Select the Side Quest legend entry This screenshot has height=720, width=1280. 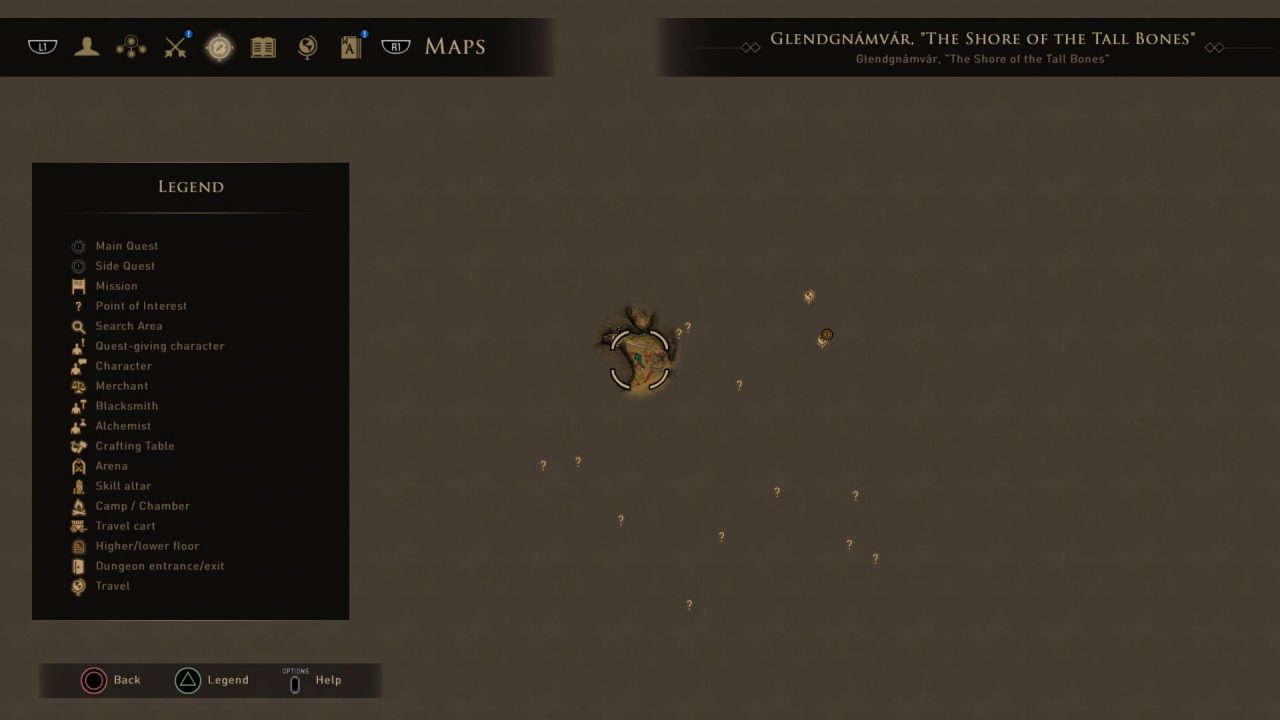click(125, 266)
